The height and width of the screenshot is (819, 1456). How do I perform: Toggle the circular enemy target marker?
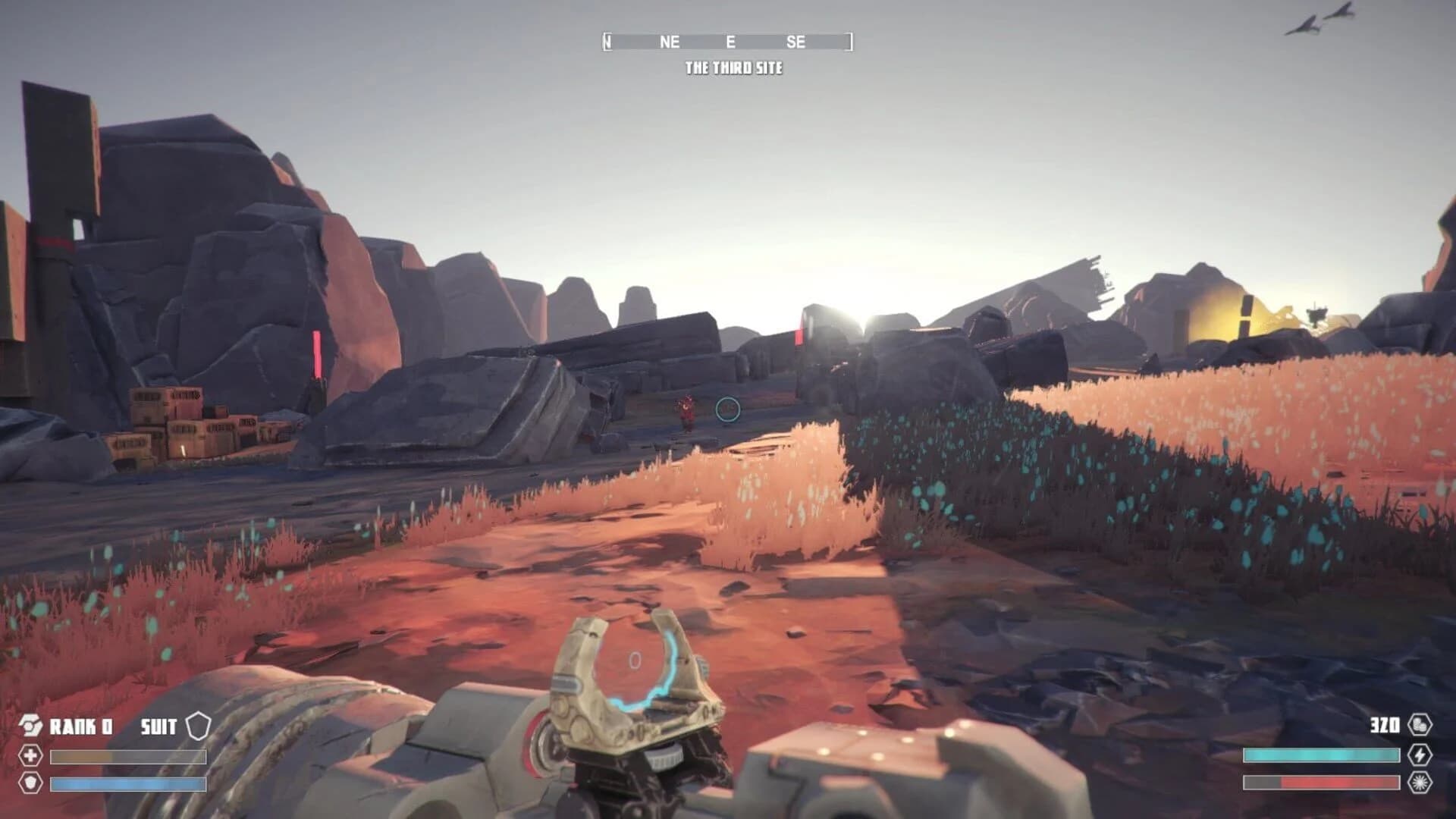pyautogui.click(x=726, y=410)
